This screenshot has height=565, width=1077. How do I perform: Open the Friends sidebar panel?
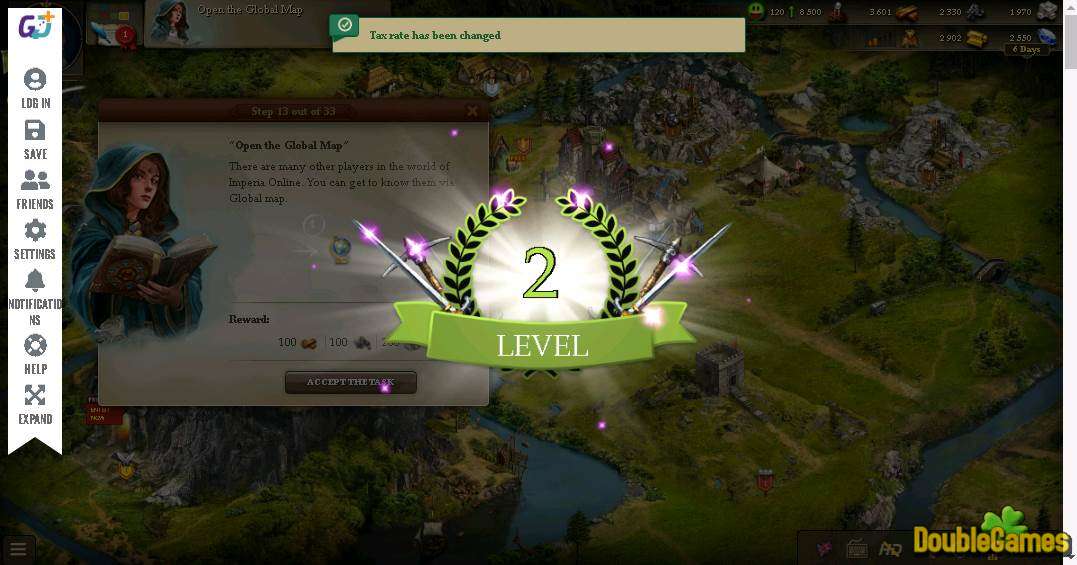(35, 189)
